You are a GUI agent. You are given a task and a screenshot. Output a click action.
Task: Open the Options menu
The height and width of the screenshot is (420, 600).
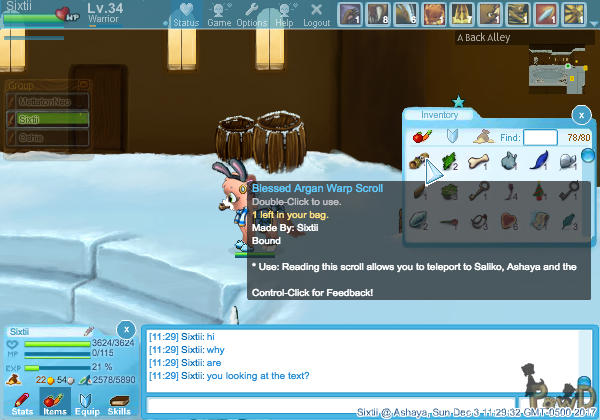coord(251,15)
